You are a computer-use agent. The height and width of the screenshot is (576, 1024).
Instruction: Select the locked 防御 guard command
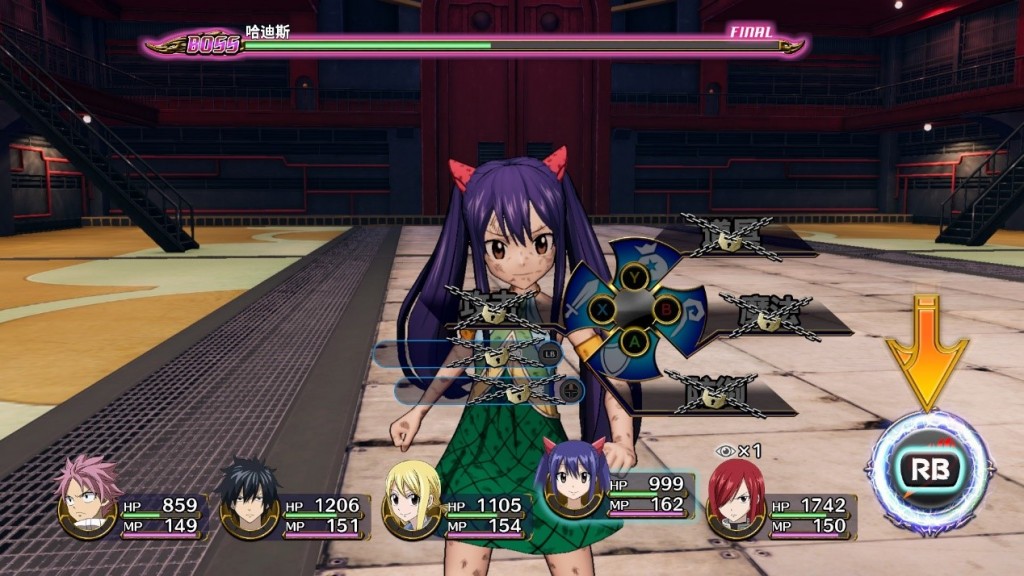715,394
